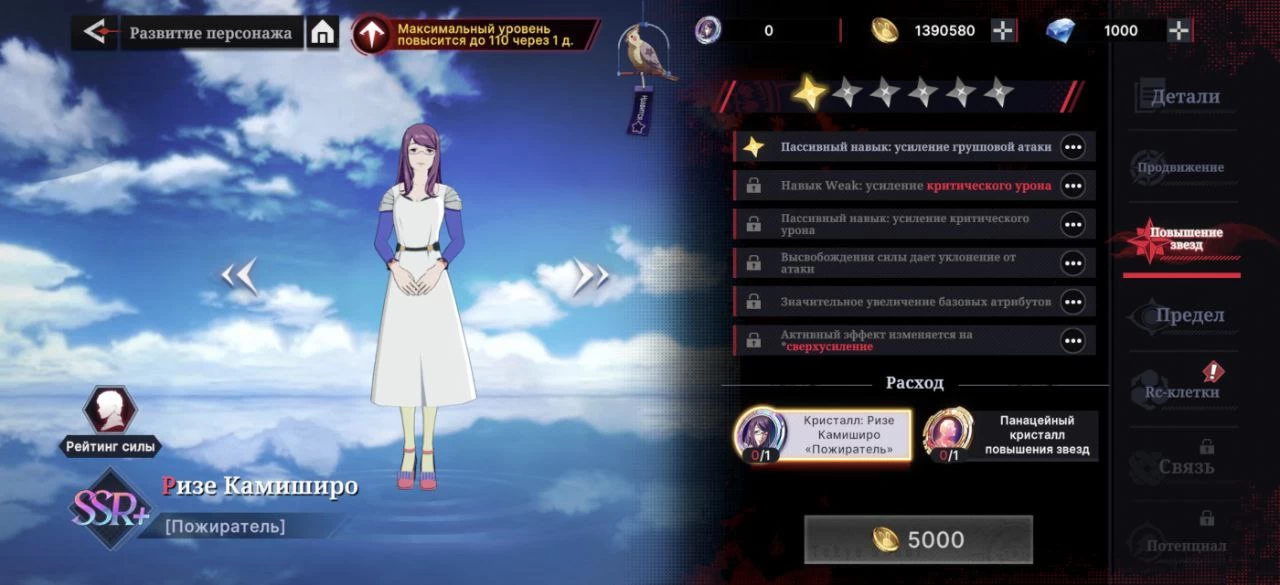Open the home screen icon
This screenshot has height=585, width=1280.
click(322, 33)
